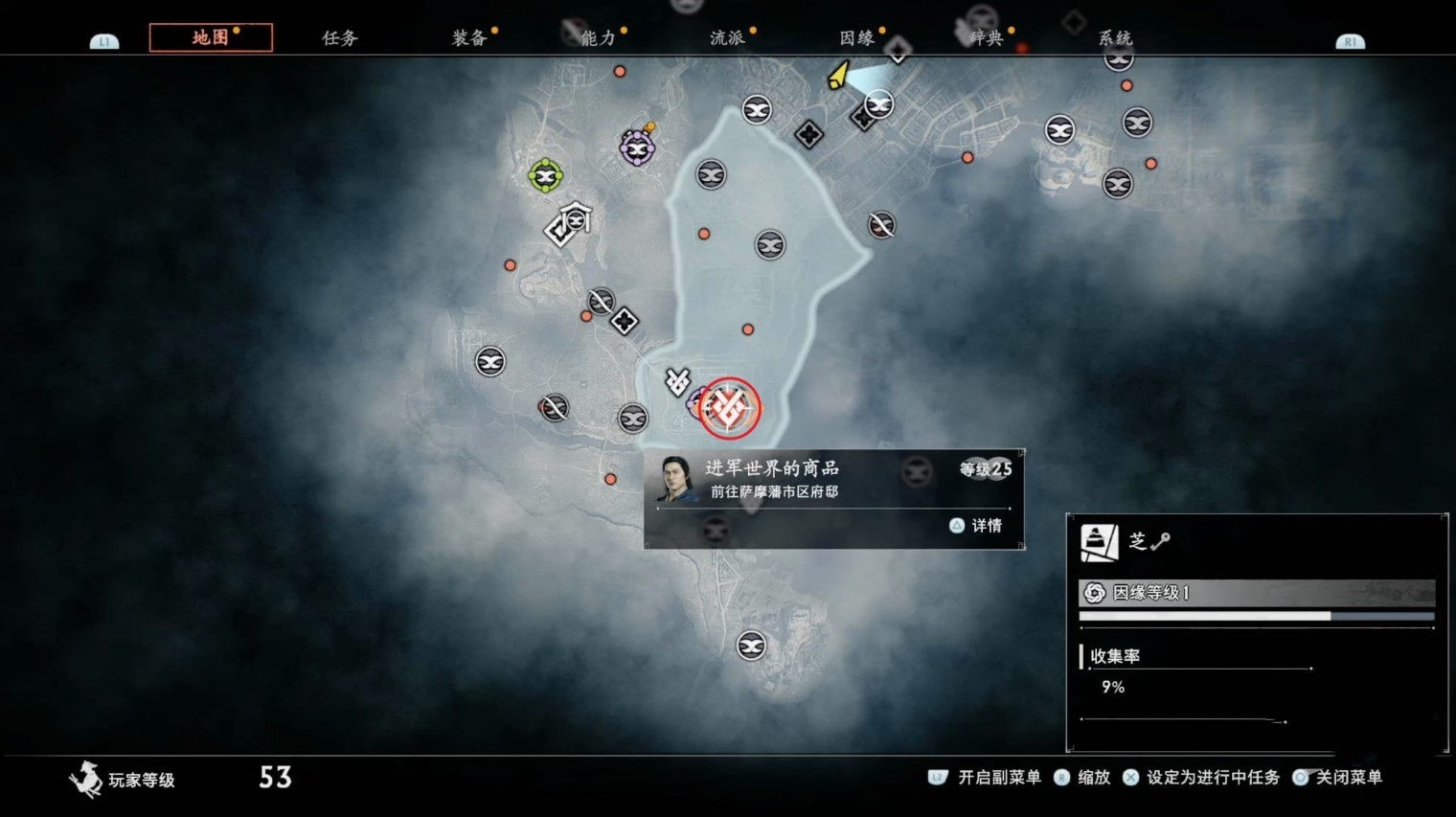This screenshot has height=817, width=1456.
Task: Select the red-circled mission marker
Action: tap(729, 409)
